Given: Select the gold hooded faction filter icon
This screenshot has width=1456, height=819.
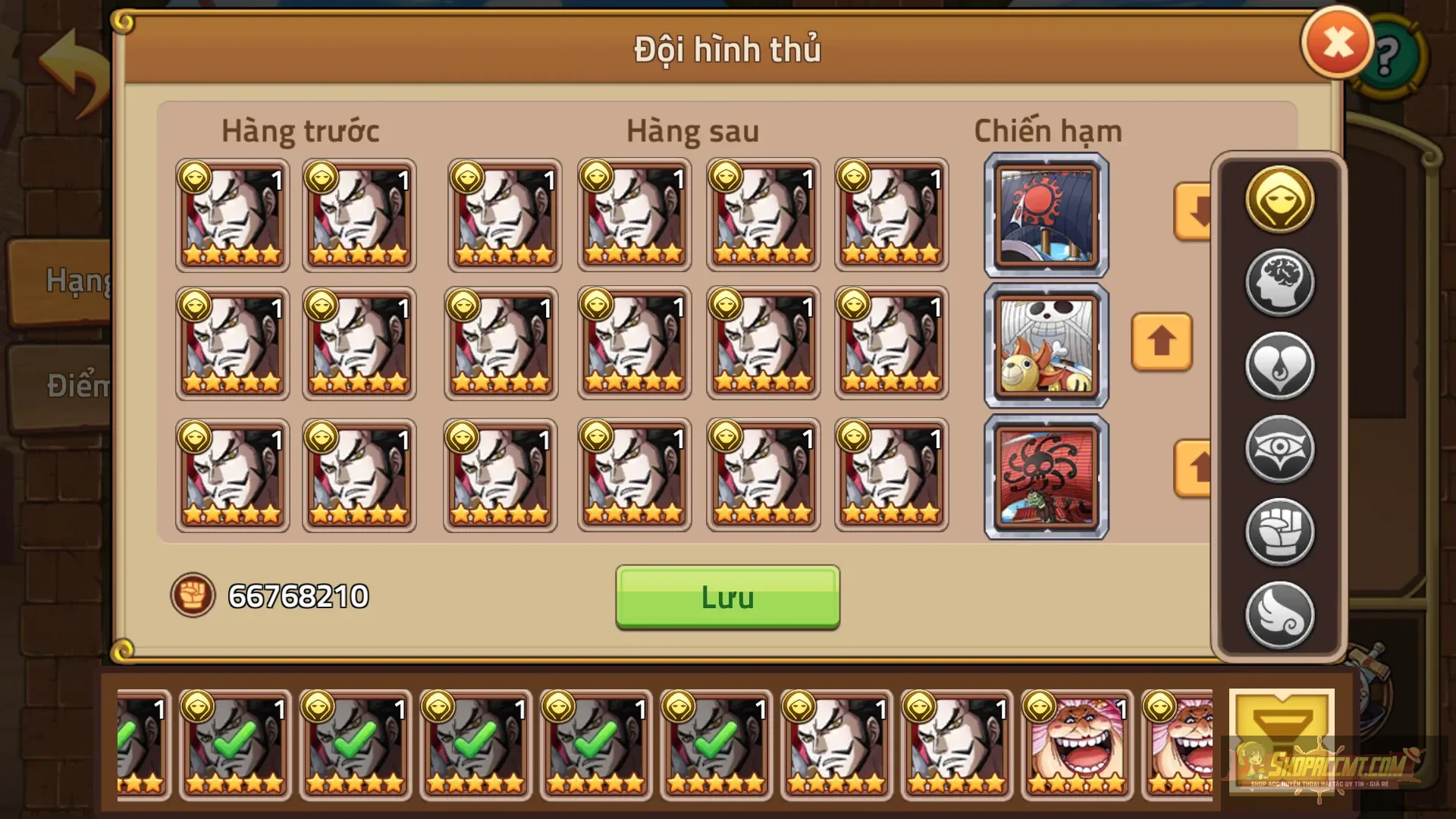Looking at the screenshot, I should (x=1281, y=200).
